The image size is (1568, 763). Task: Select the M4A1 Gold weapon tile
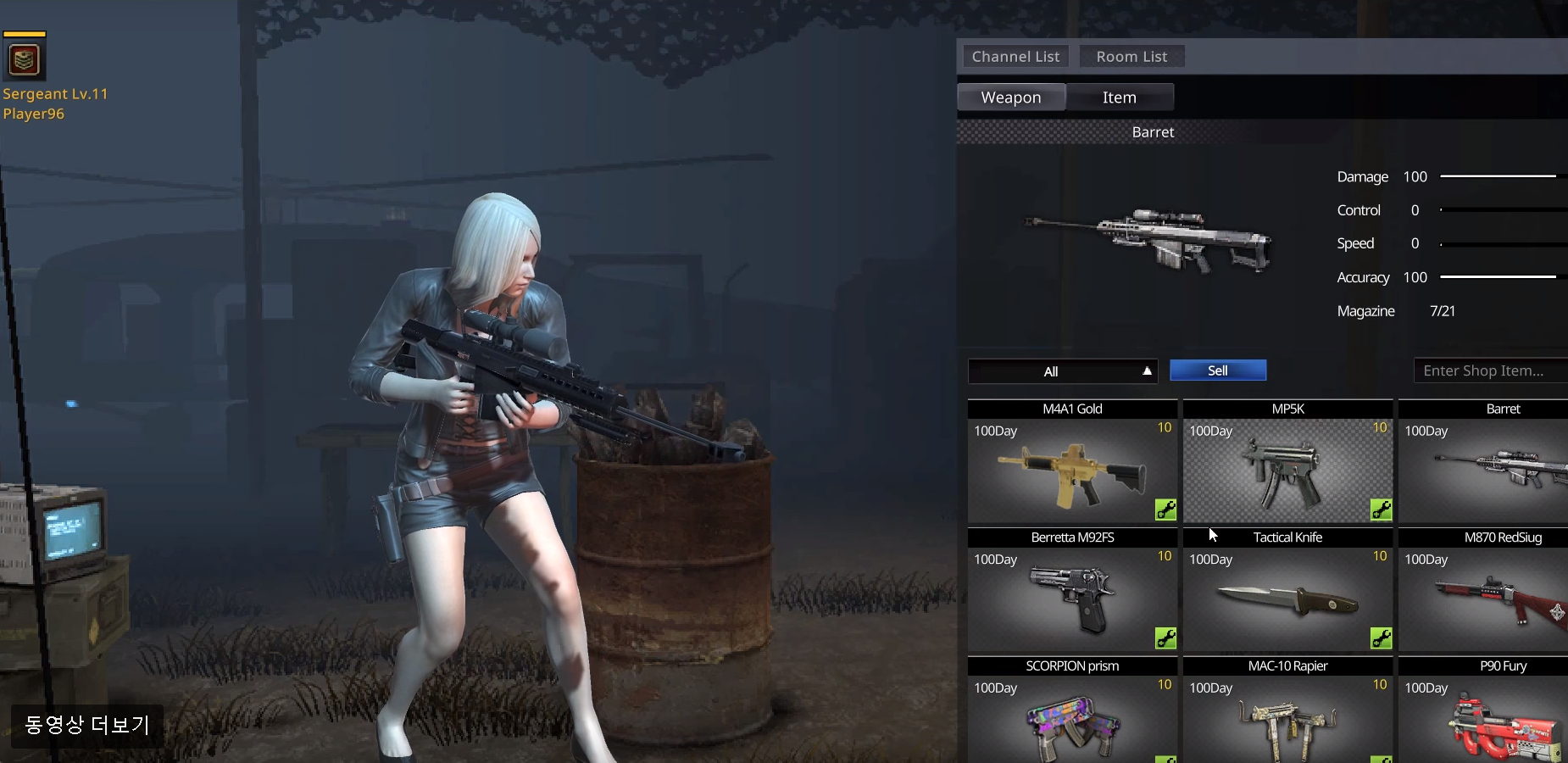click(1072, 471)
